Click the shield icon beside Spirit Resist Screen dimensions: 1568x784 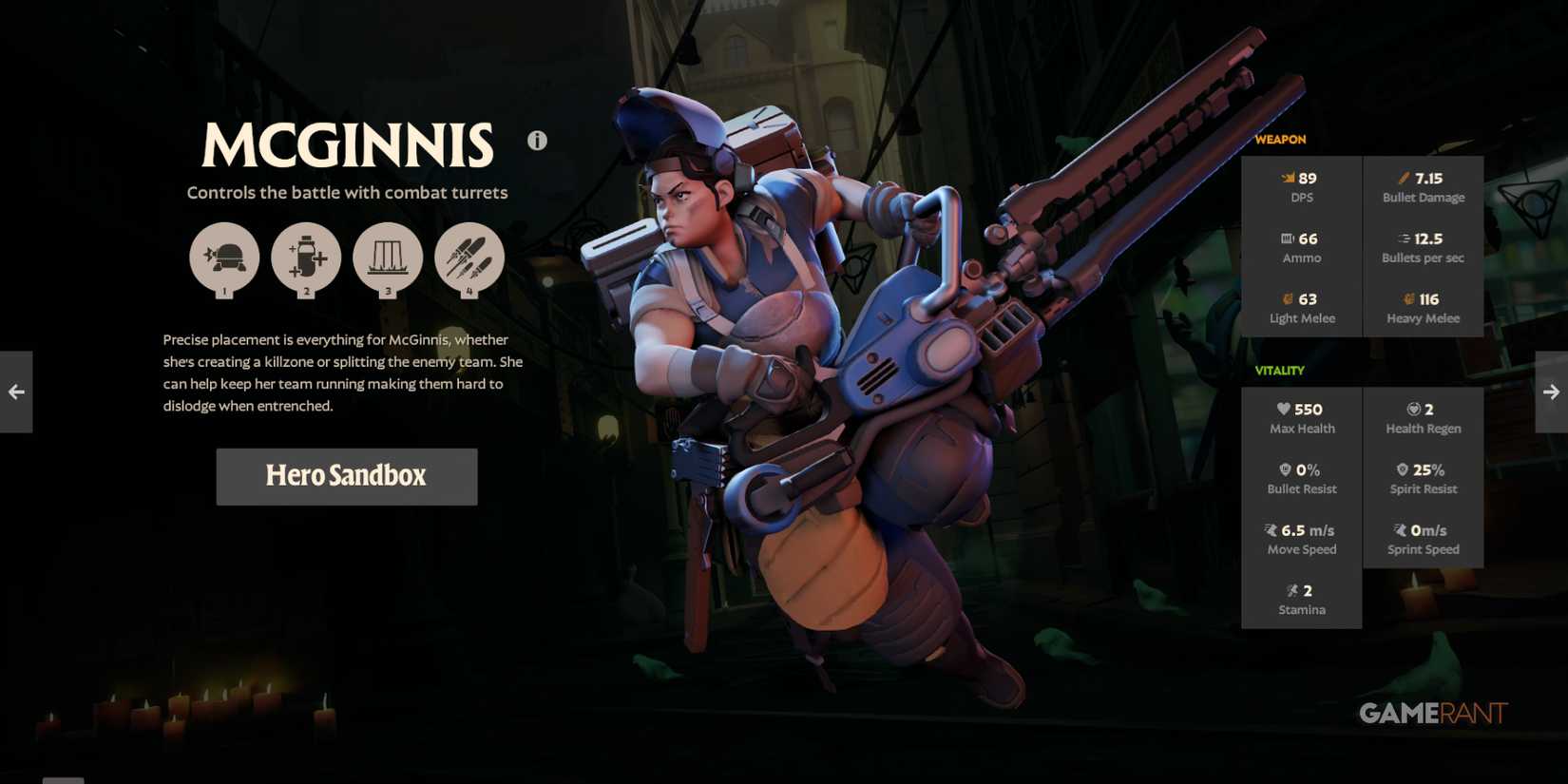1402,468
